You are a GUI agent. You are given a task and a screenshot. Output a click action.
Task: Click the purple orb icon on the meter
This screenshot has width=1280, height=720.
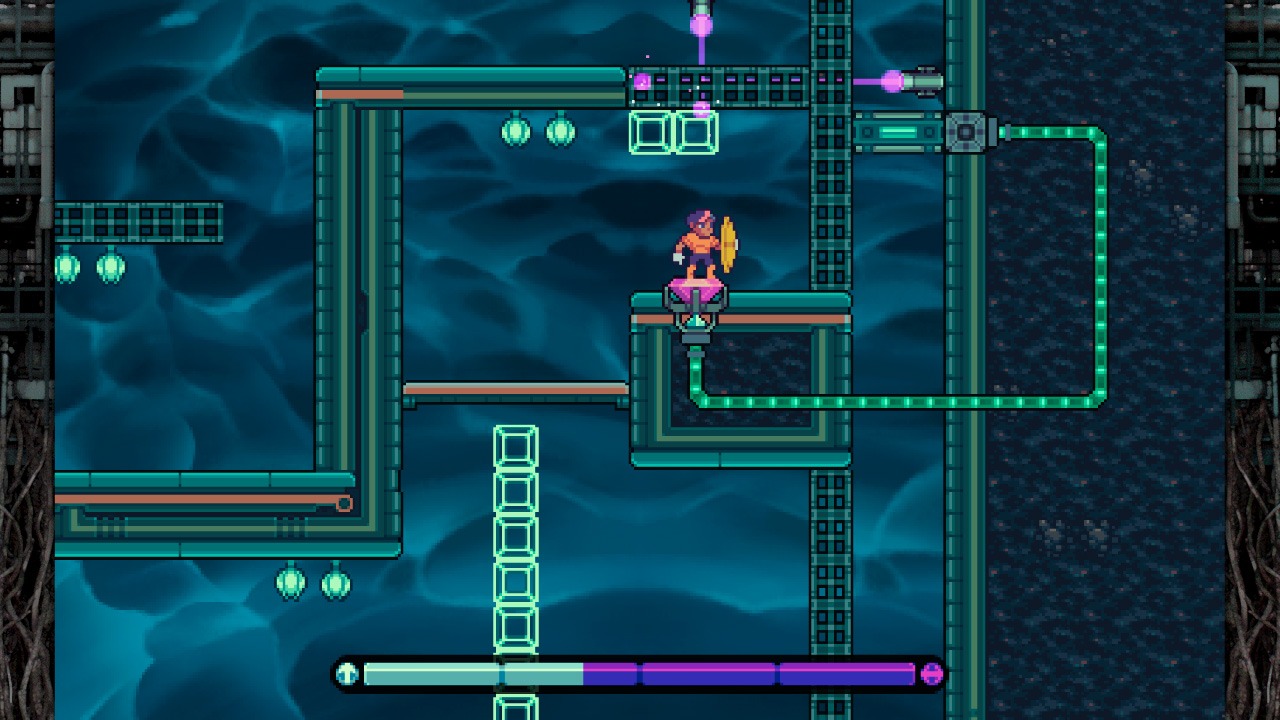931,673
